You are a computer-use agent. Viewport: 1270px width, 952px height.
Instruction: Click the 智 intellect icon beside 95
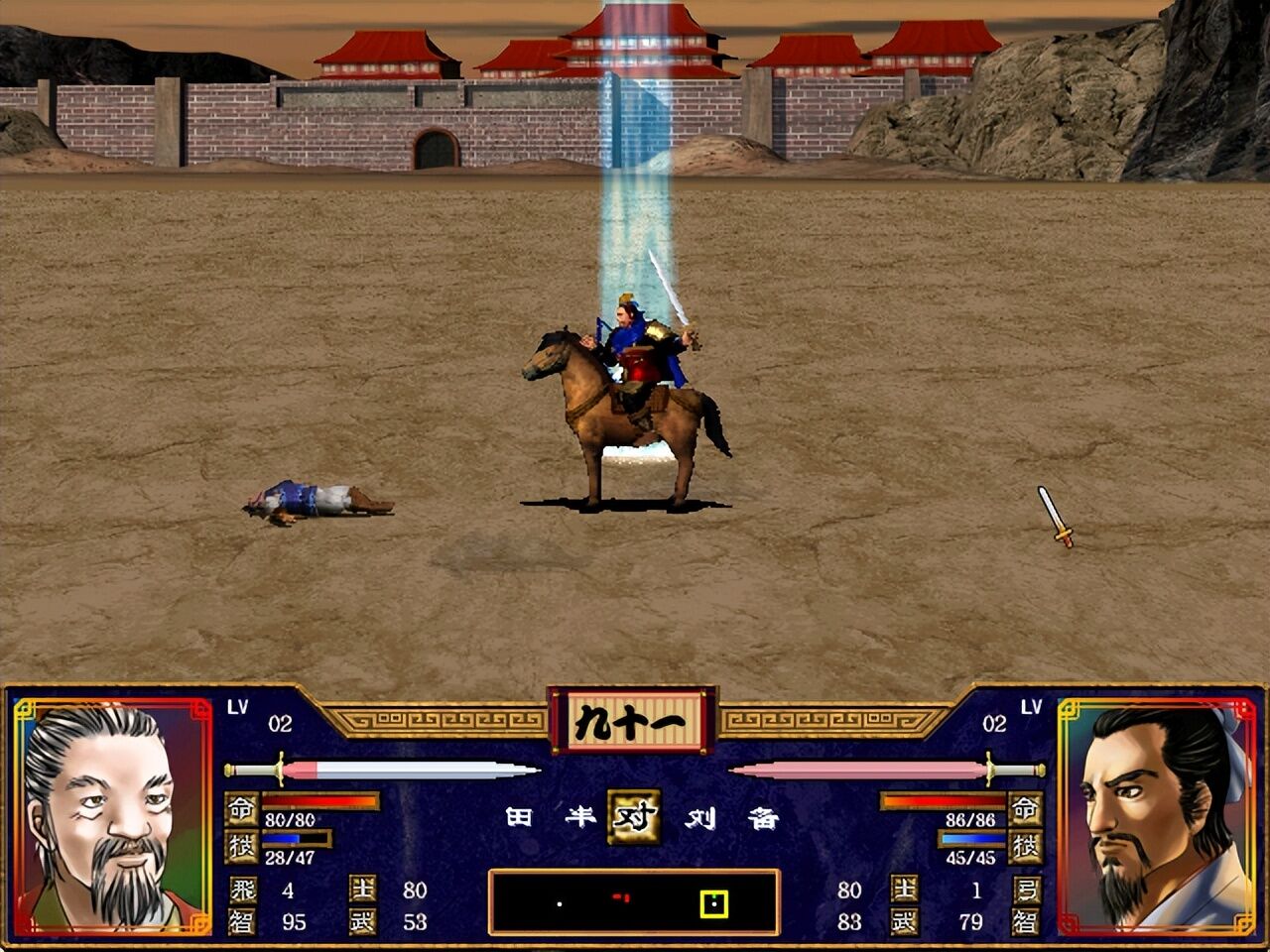click(x=243, y=920)
